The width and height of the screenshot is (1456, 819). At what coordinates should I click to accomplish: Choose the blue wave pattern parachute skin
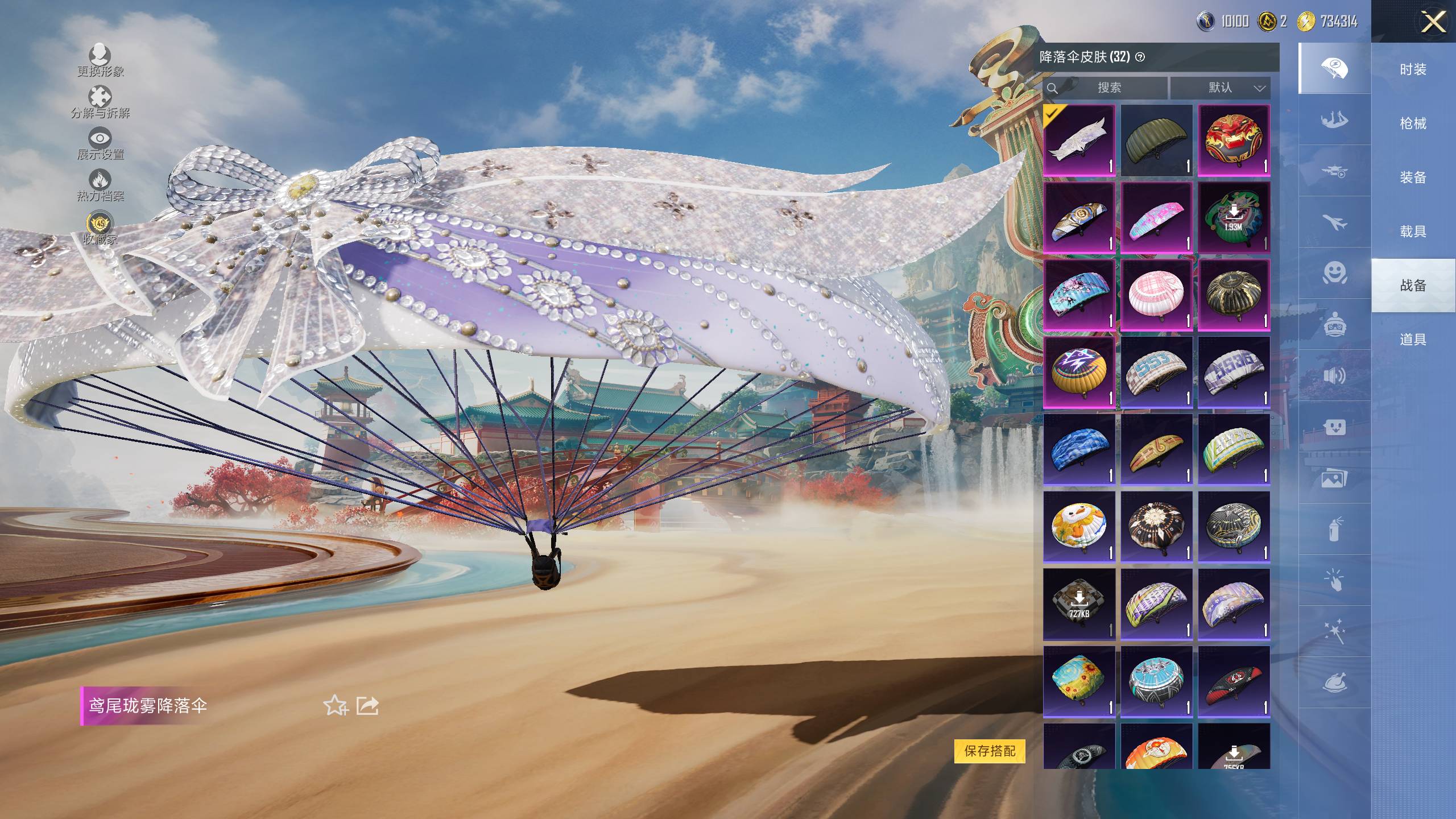1079,449
